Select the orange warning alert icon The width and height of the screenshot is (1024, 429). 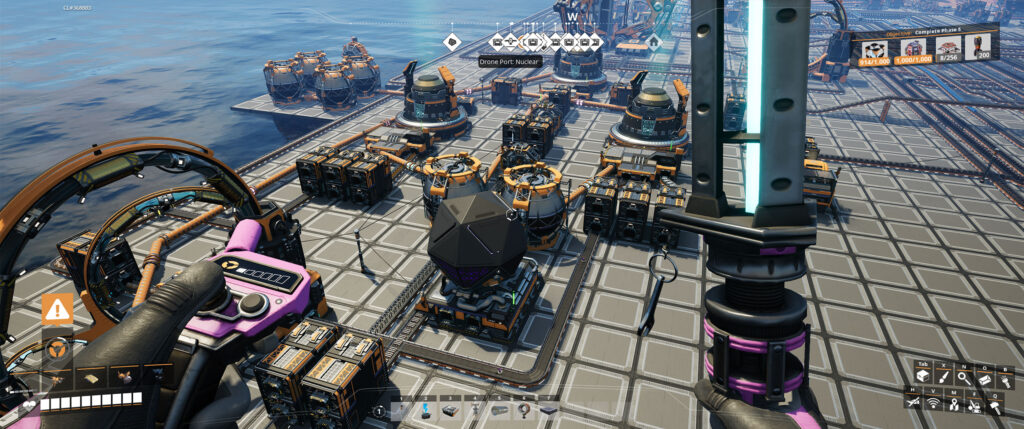tap(57, 309)
